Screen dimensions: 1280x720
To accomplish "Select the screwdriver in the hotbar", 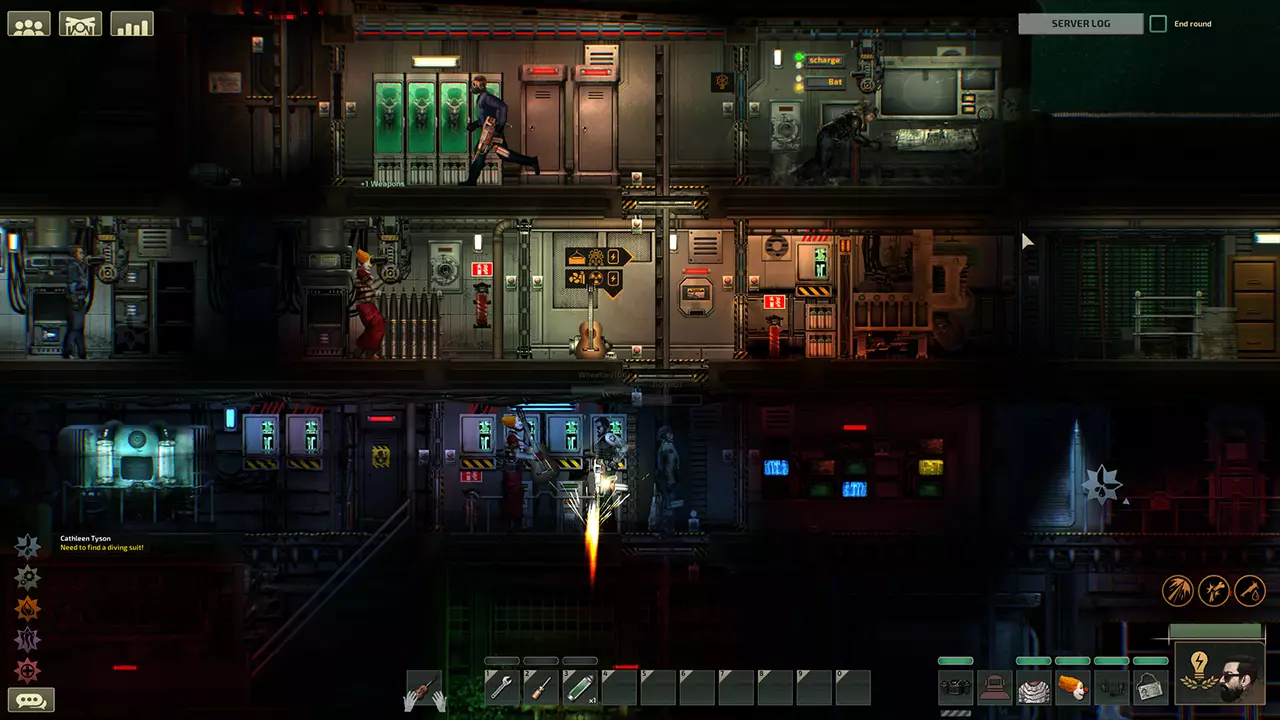I will click(541, 688).
